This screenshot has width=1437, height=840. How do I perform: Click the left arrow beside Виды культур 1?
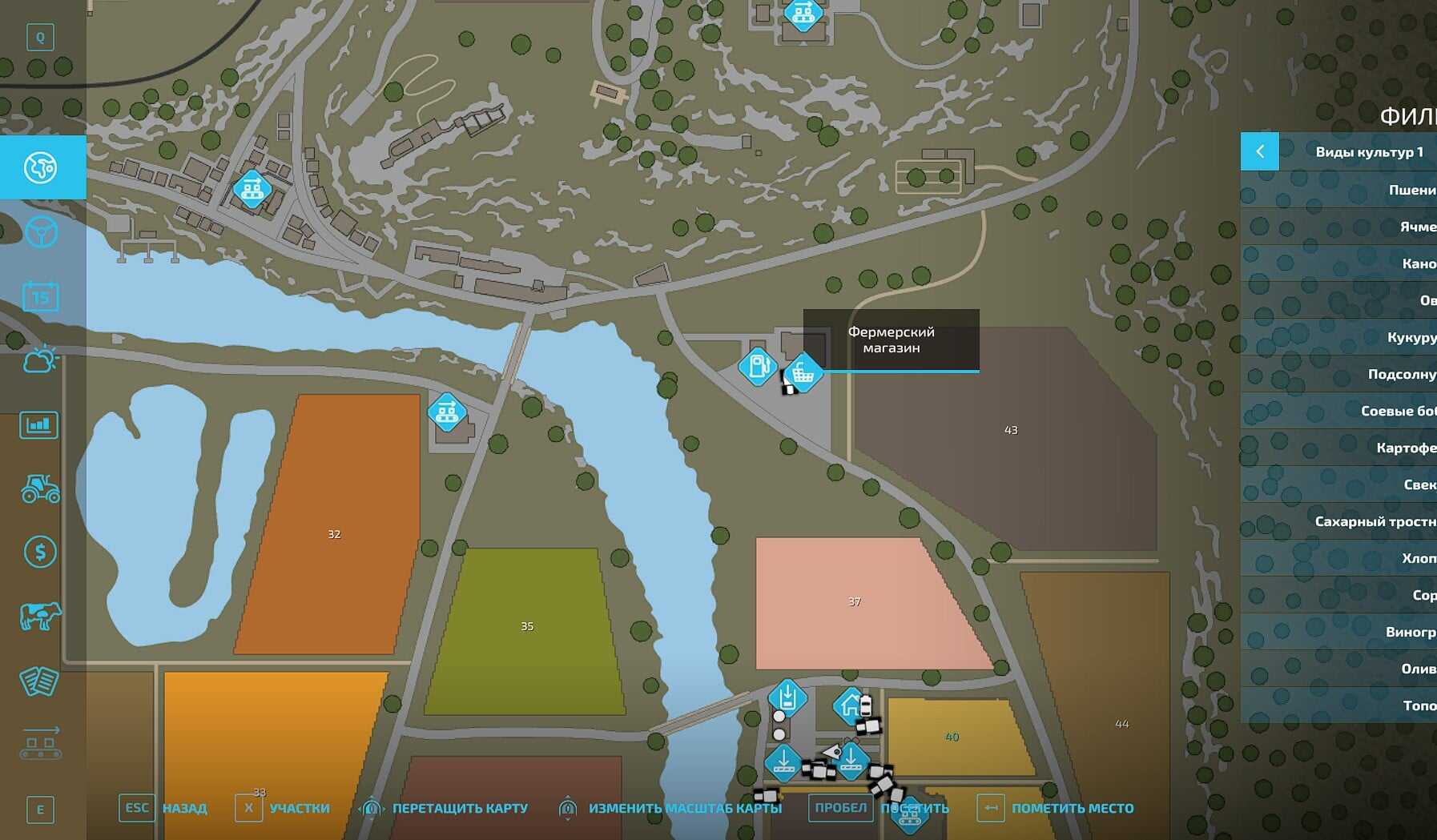click(x=1260, y=151)
